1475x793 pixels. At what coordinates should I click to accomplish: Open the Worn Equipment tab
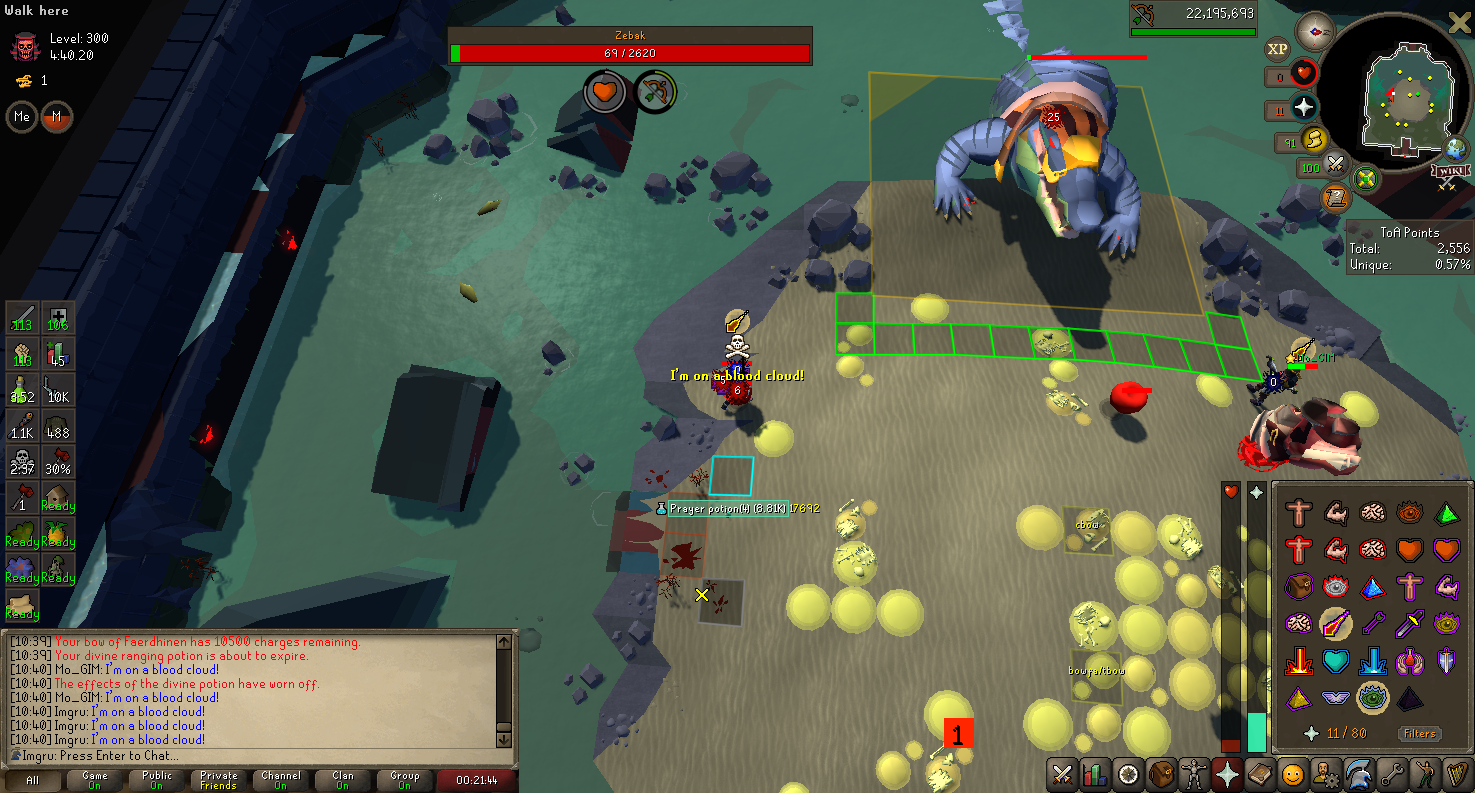[1194, 774]
